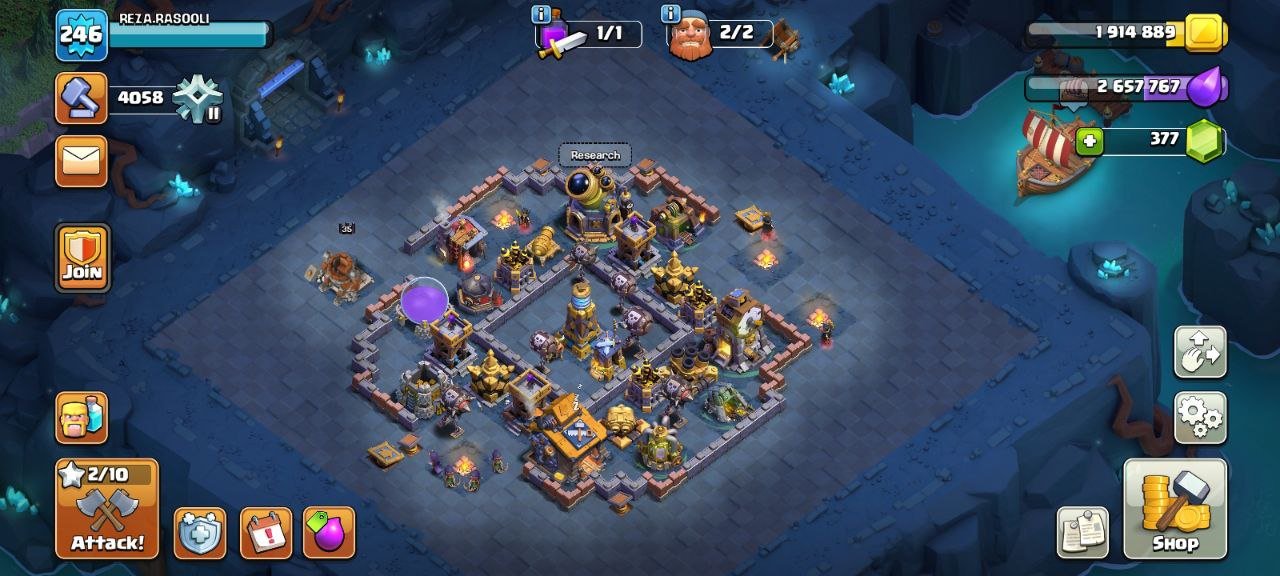Tap the gold coin resource icon

tap(1206, 33)
